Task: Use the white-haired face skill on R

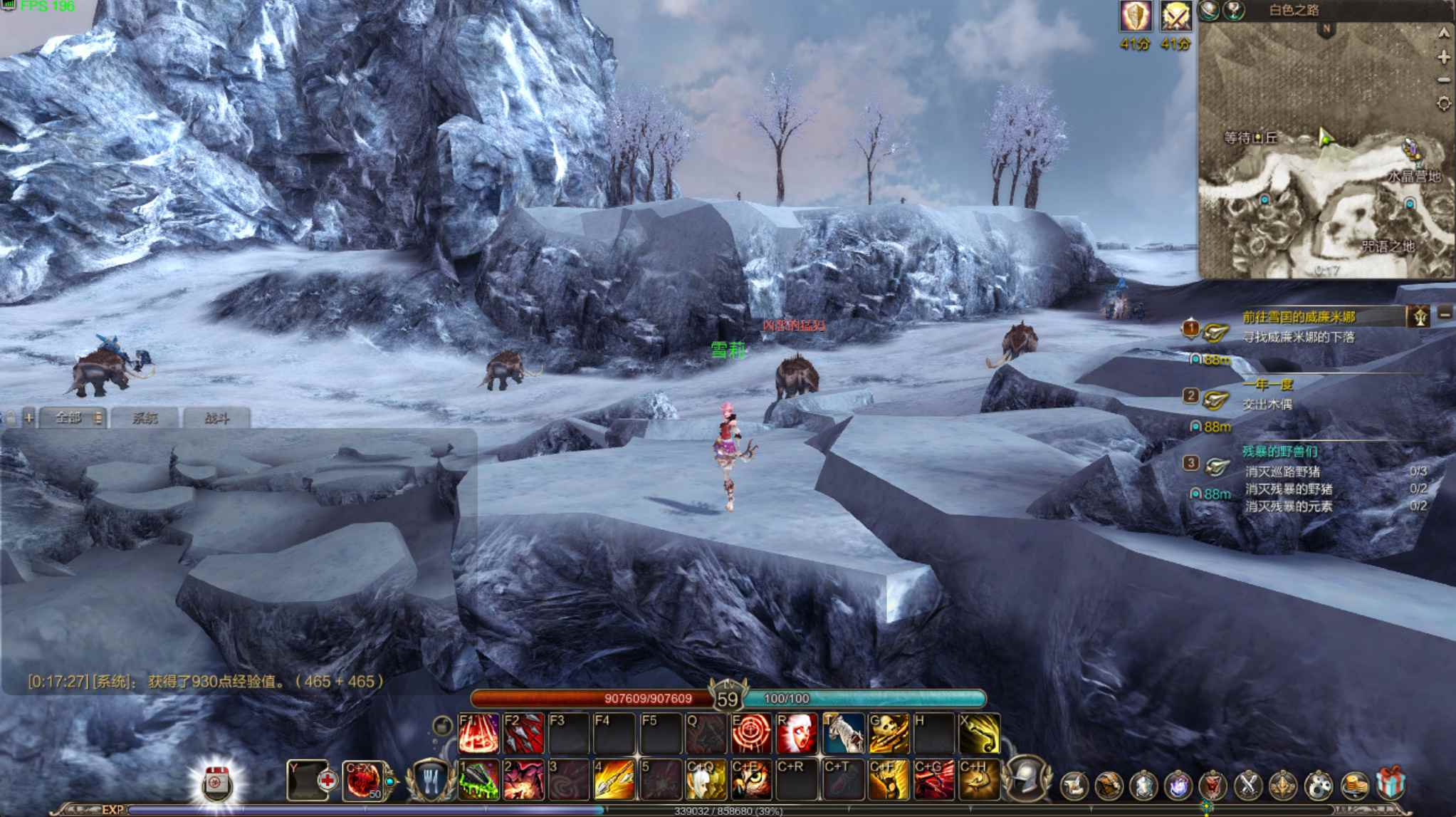Action: tap(797, 734)
